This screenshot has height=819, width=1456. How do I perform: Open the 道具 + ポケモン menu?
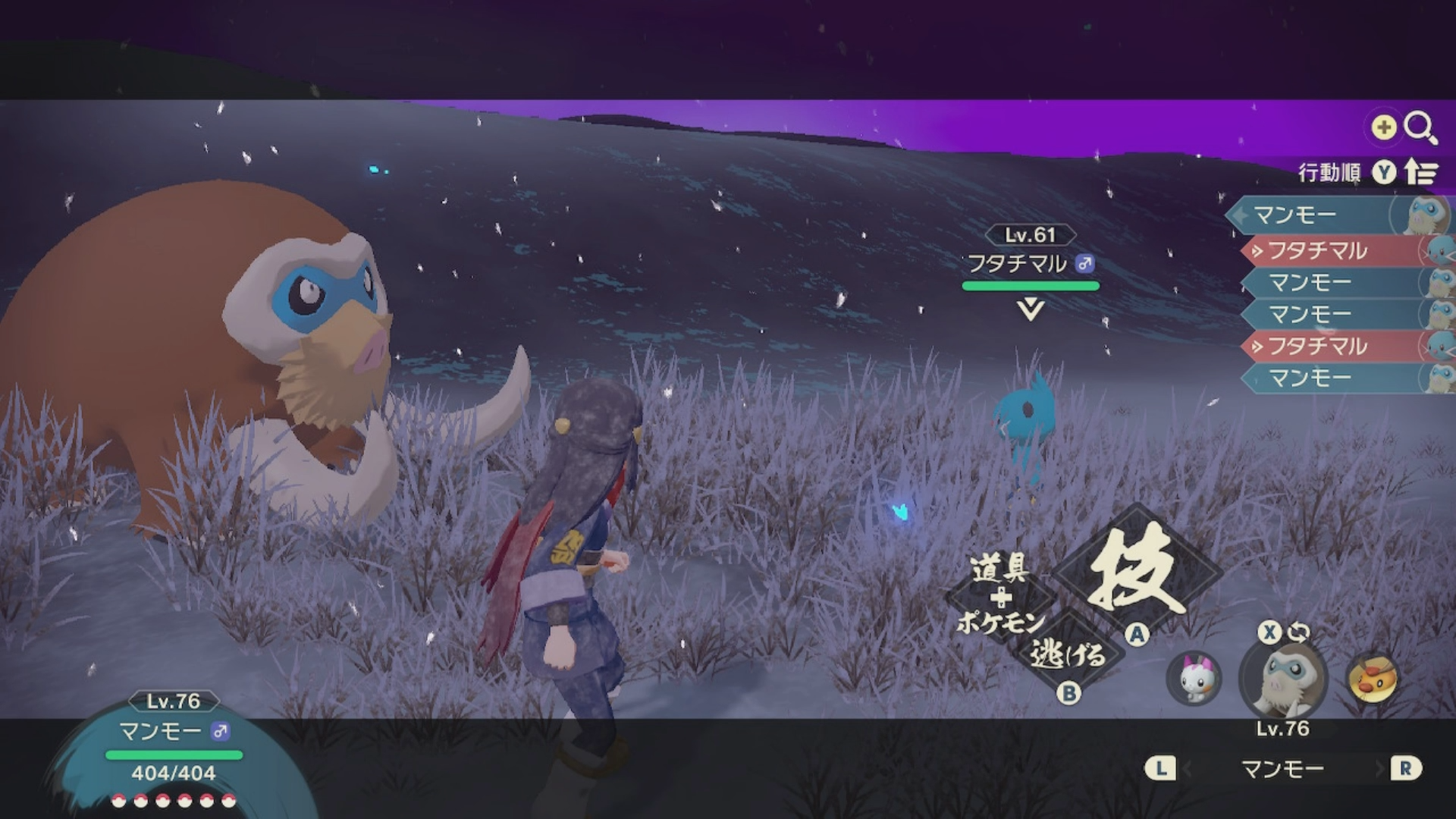coord(1000,595)
